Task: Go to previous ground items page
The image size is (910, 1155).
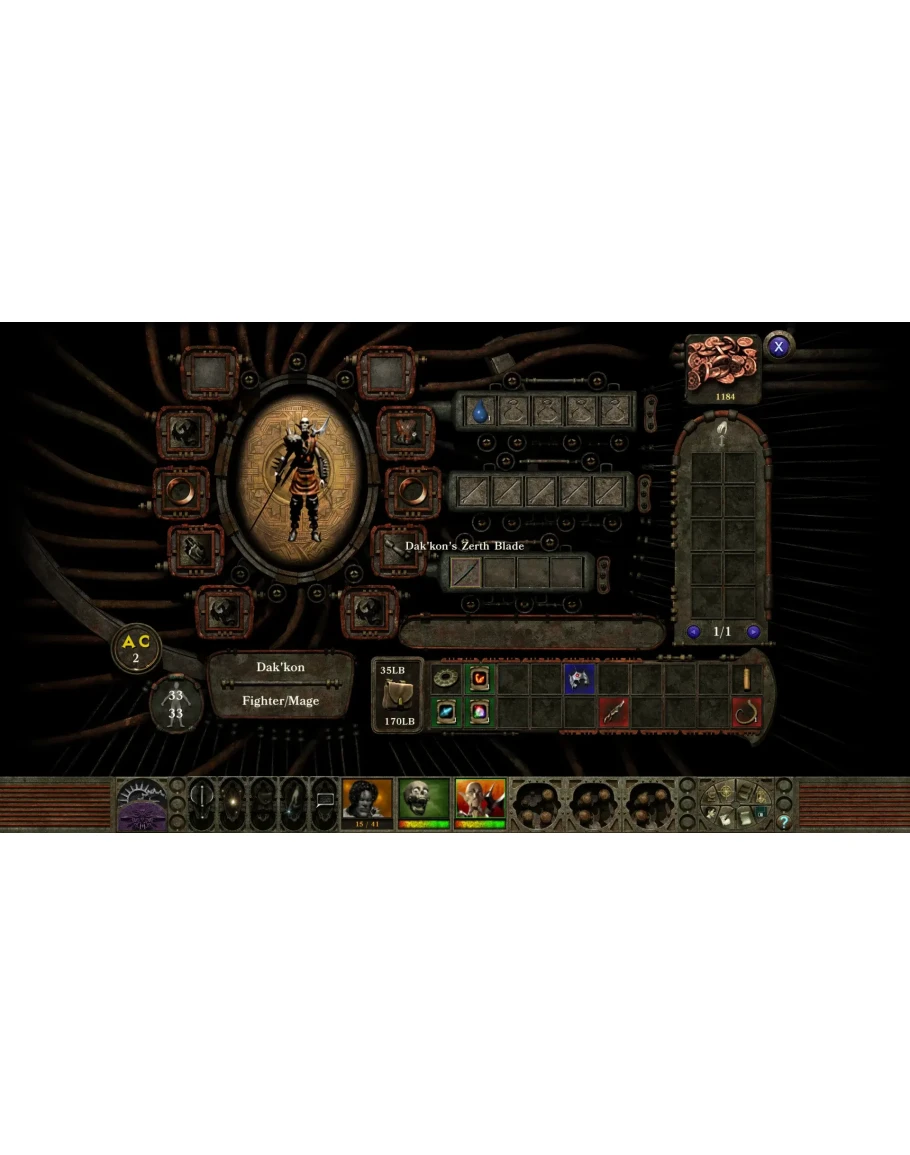Action: coord(693,632)
